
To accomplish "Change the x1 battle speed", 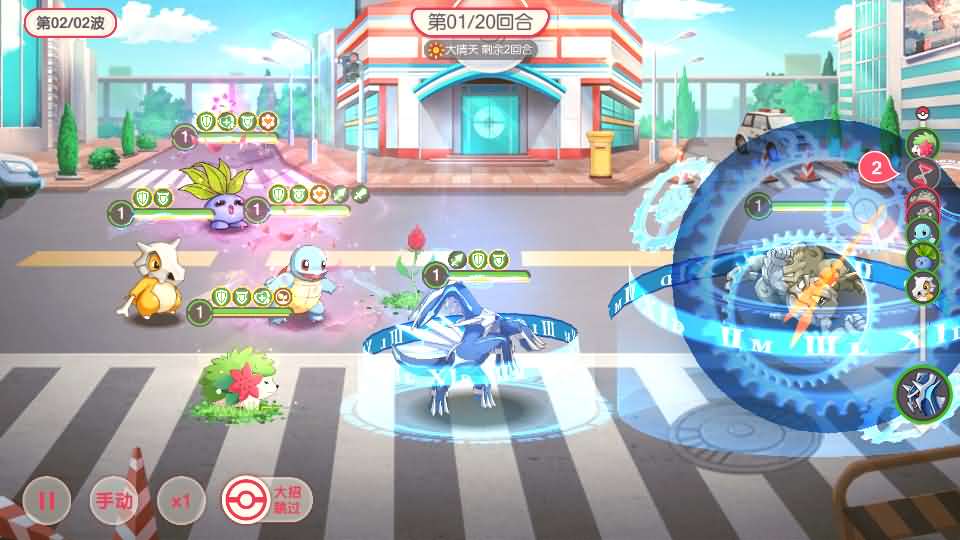I will [x=180, y=500].
